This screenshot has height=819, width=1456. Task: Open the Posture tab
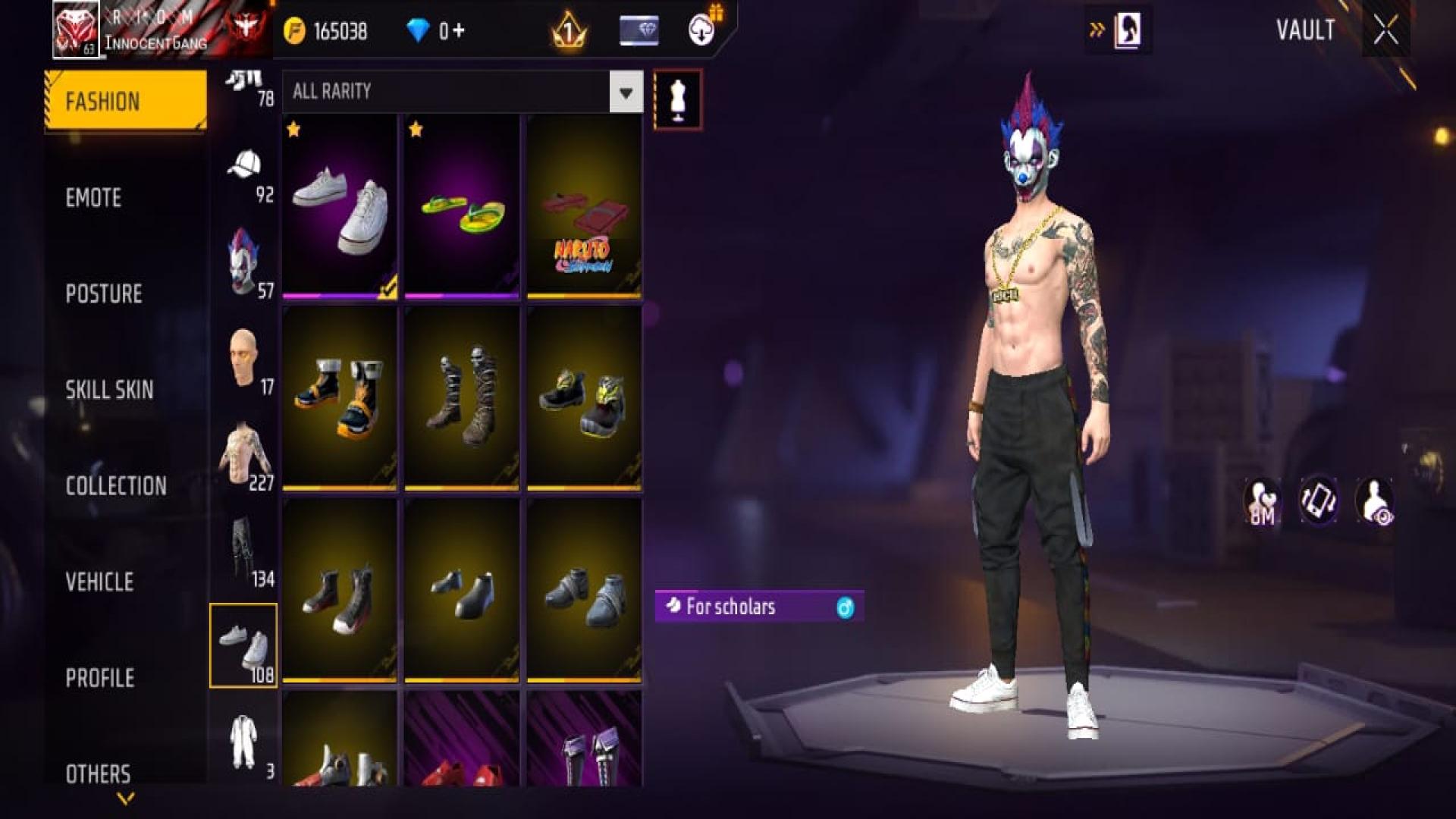click(x=104, y=294)
